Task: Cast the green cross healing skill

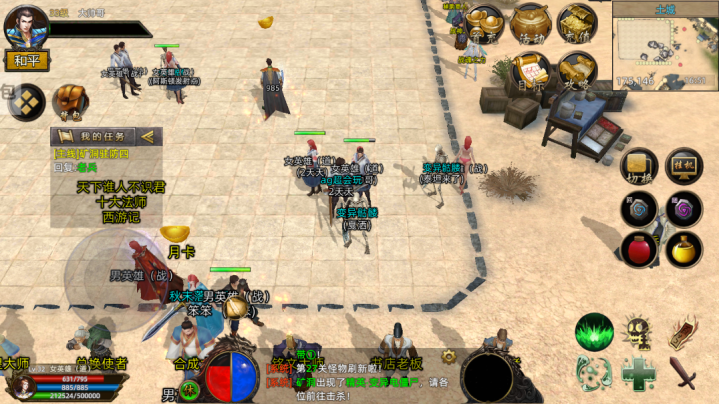Action: [x=639, y=374]
